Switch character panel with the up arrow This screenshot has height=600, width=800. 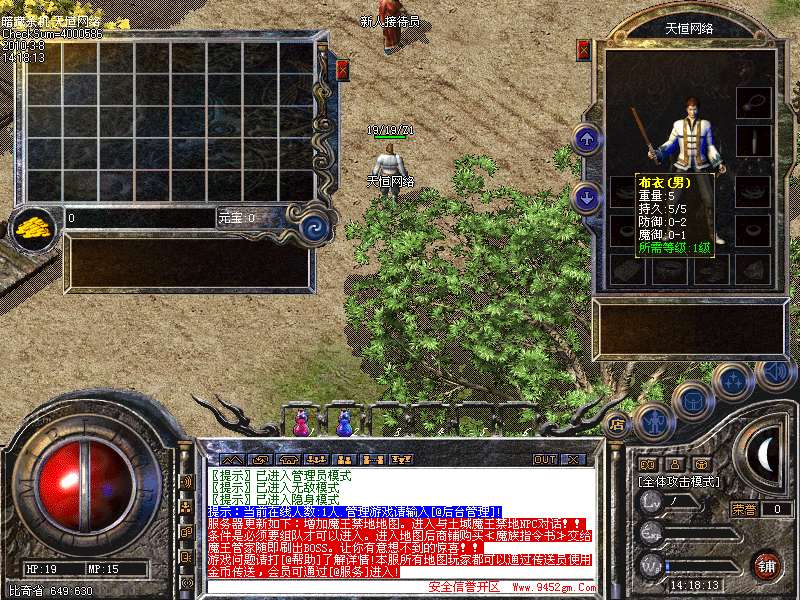(588, 138)
